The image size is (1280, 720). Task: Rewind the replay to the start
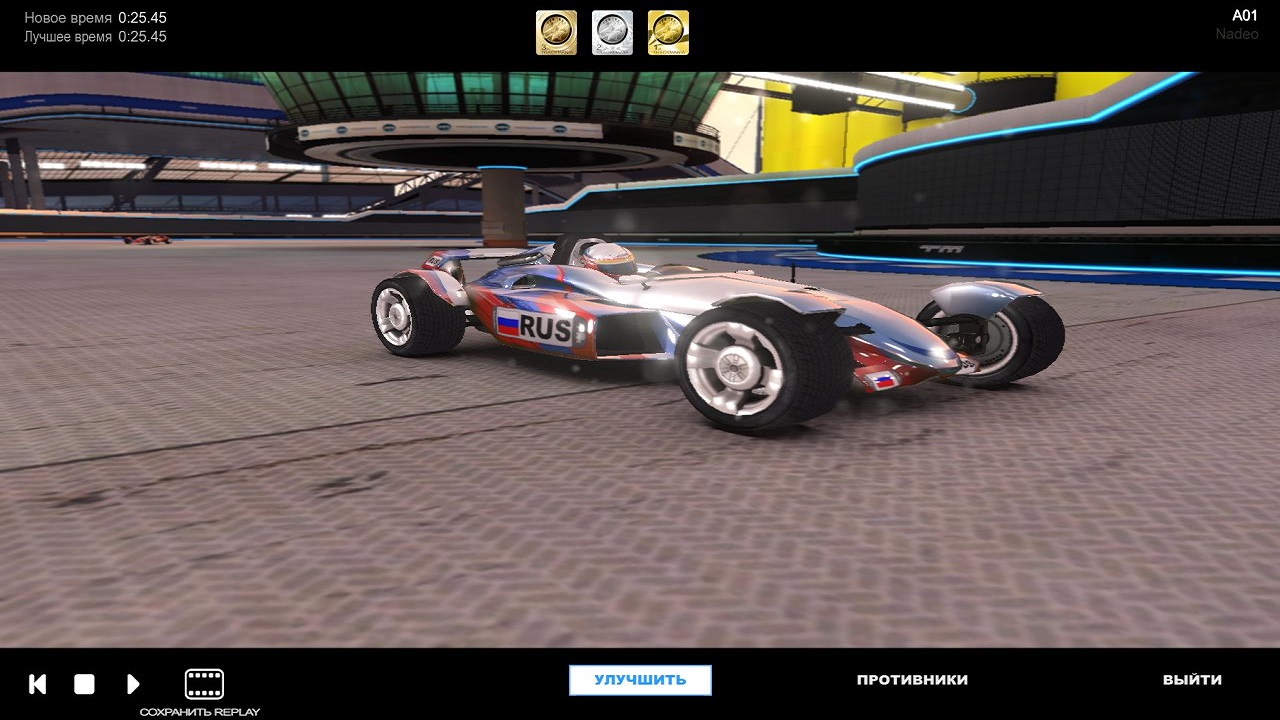tap(38, 684)
